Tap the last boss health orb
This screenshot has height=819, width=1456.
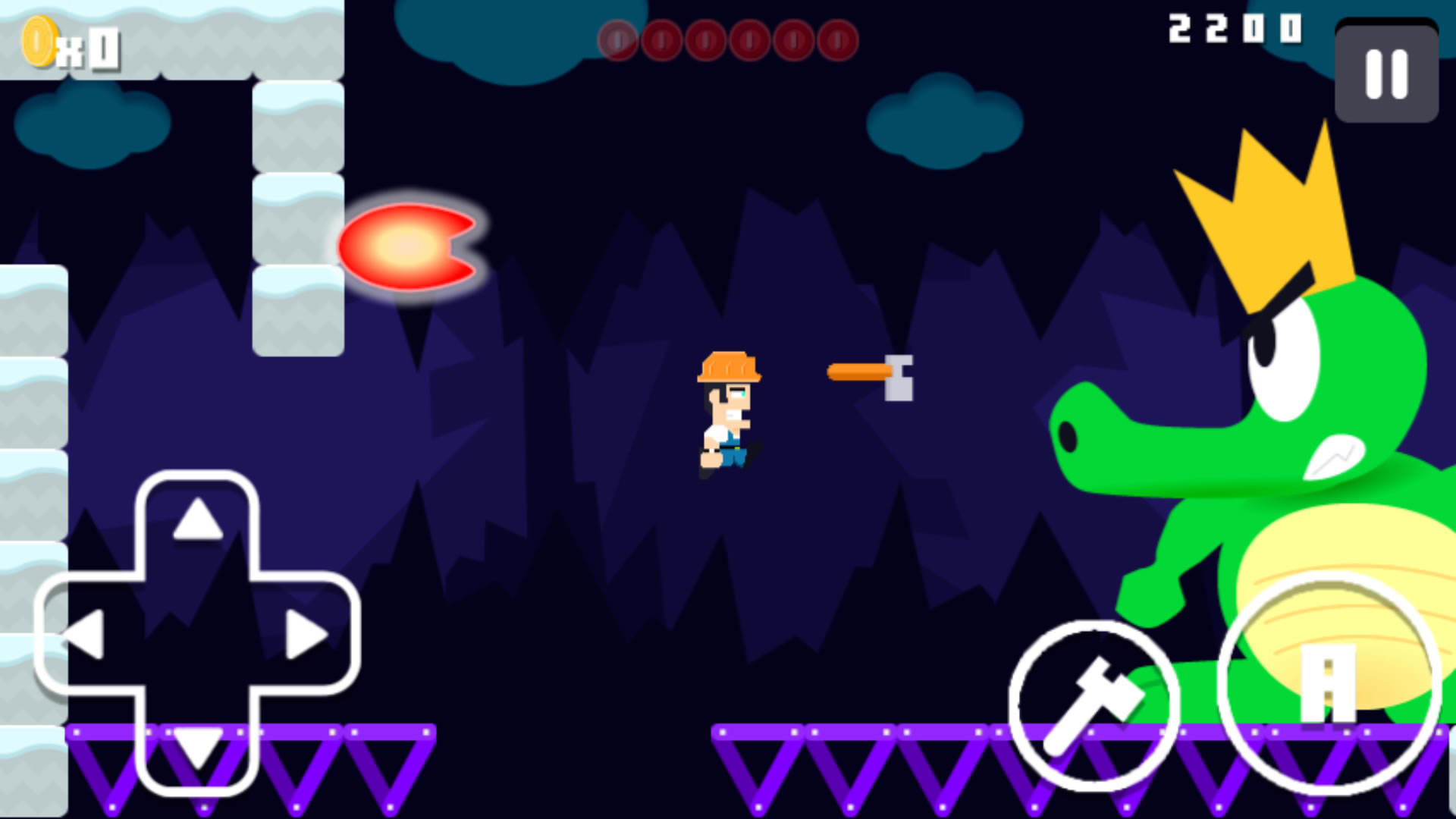[x=838, y=40]
